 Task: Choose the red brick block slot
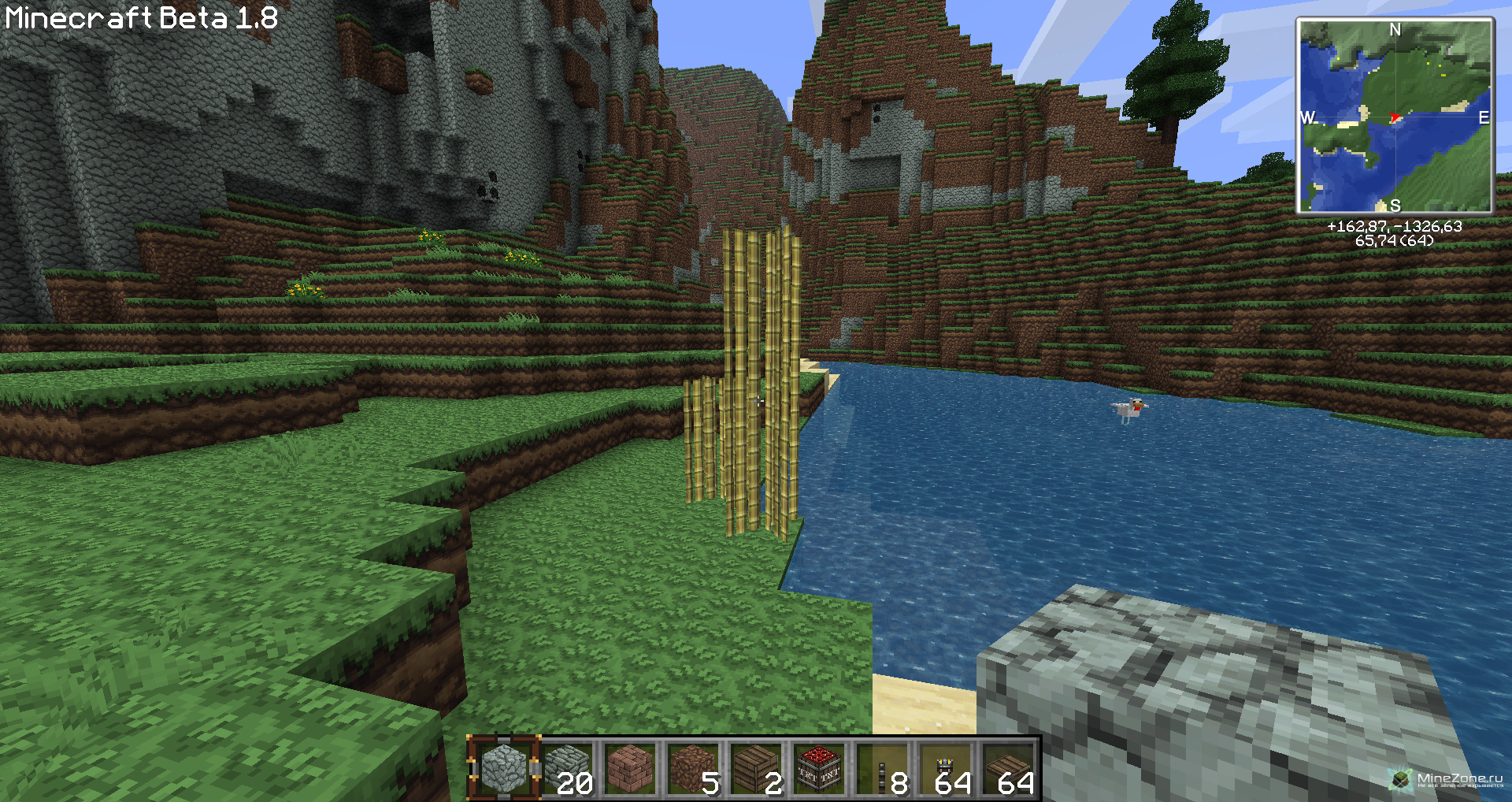point(630,768)
